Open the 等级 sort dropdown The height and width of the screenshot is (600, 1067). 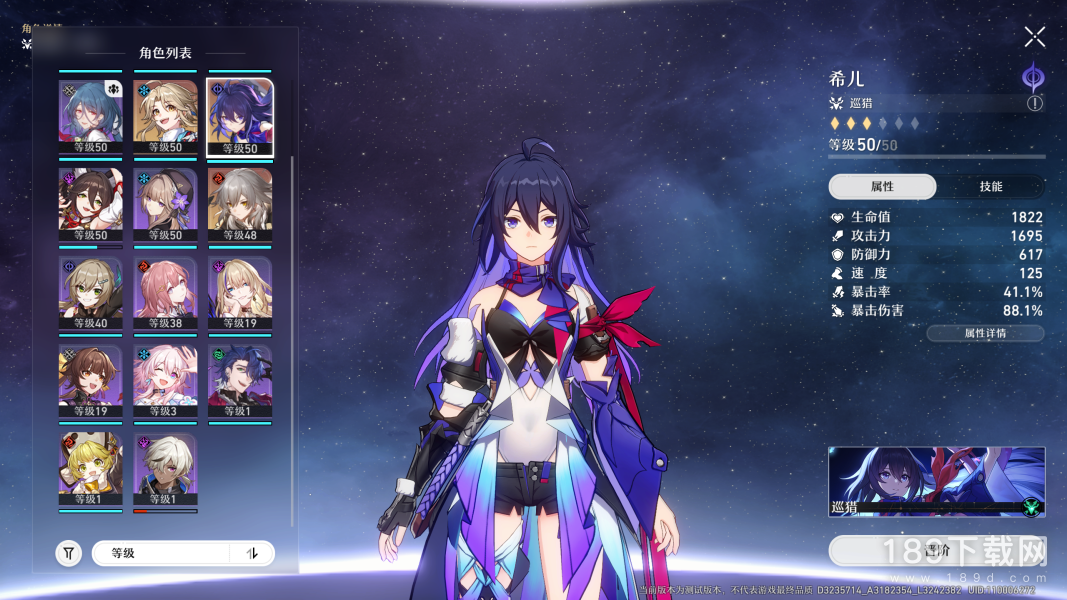click(160, 553)
